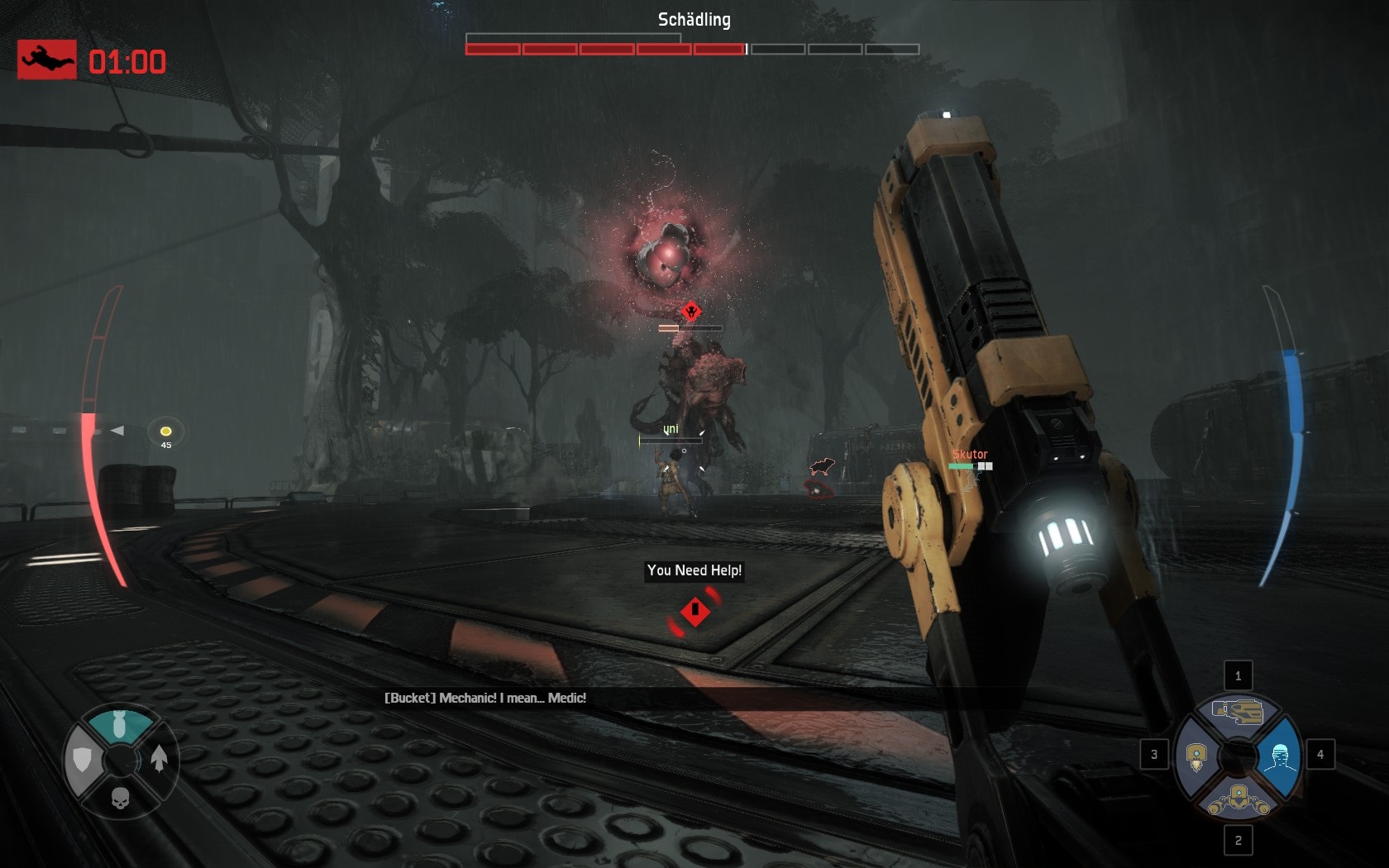Image resolution: width=1389 pixels, height=868 pixels.
Task: Select the red monster marker icon
Action: (x=691, y=312)
